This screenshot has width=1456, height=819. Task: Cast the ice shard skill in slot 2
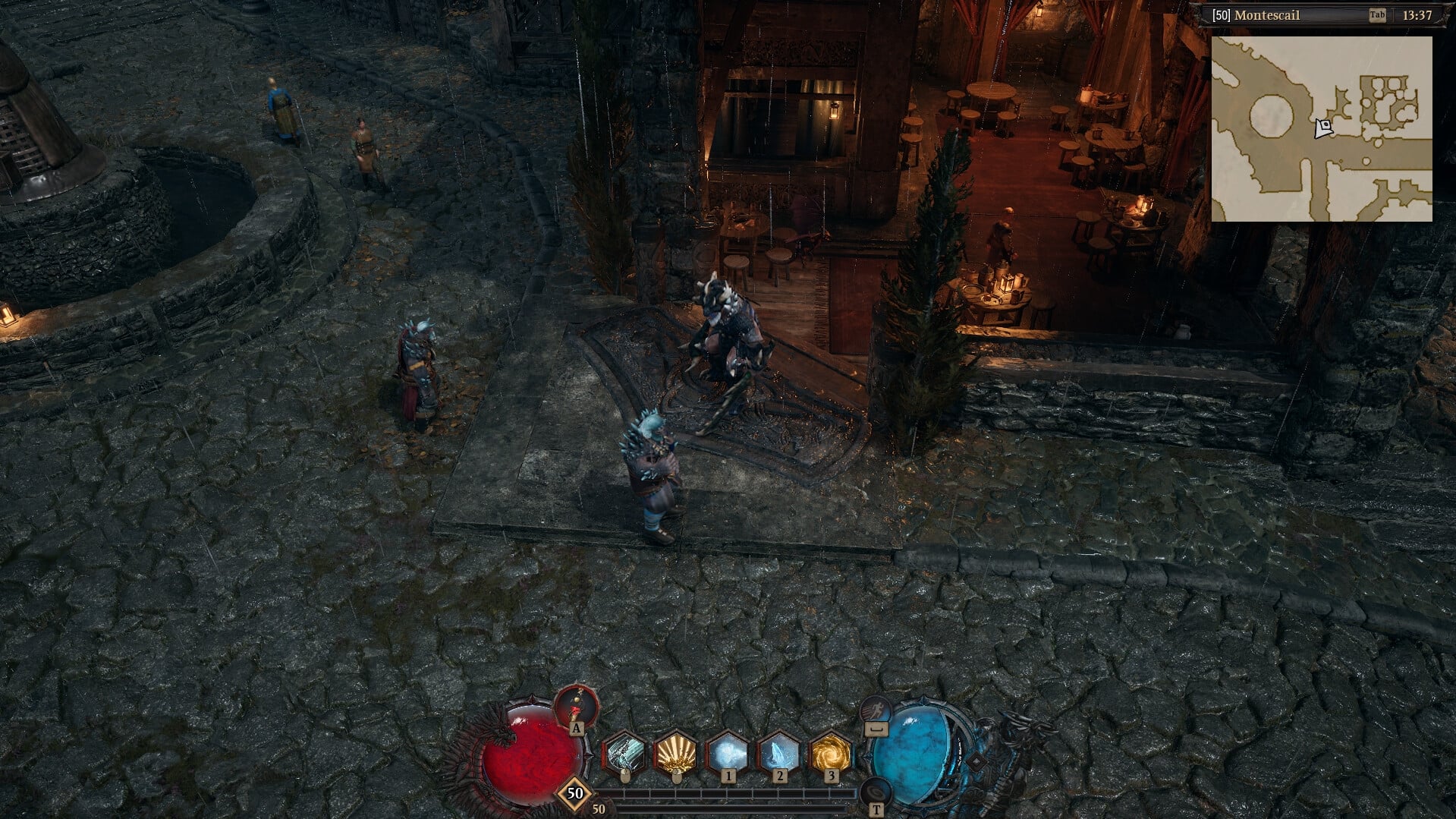tap(780, 752)
